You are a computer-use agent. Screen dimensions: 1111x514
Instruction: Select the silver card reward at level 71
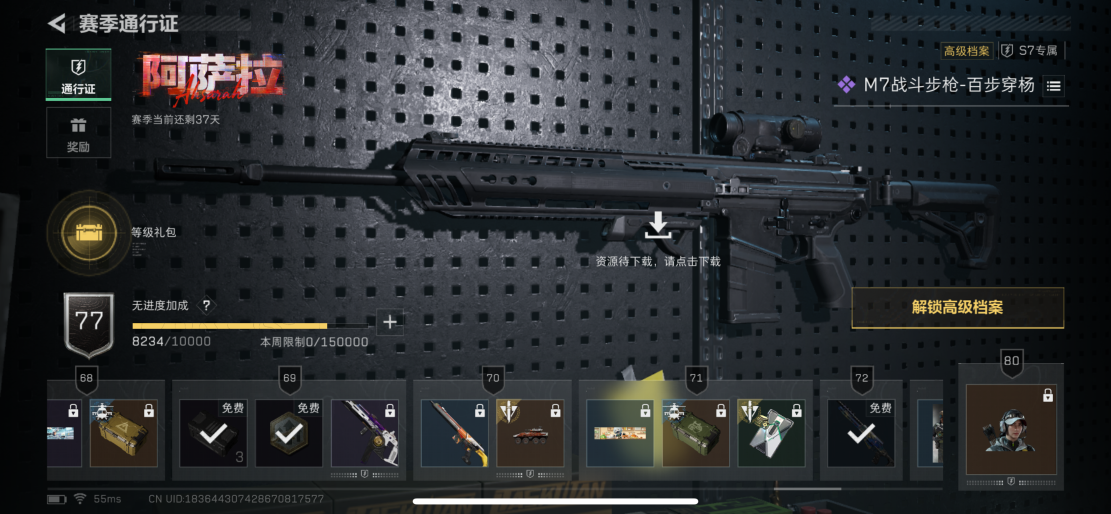tap(771, 433)
